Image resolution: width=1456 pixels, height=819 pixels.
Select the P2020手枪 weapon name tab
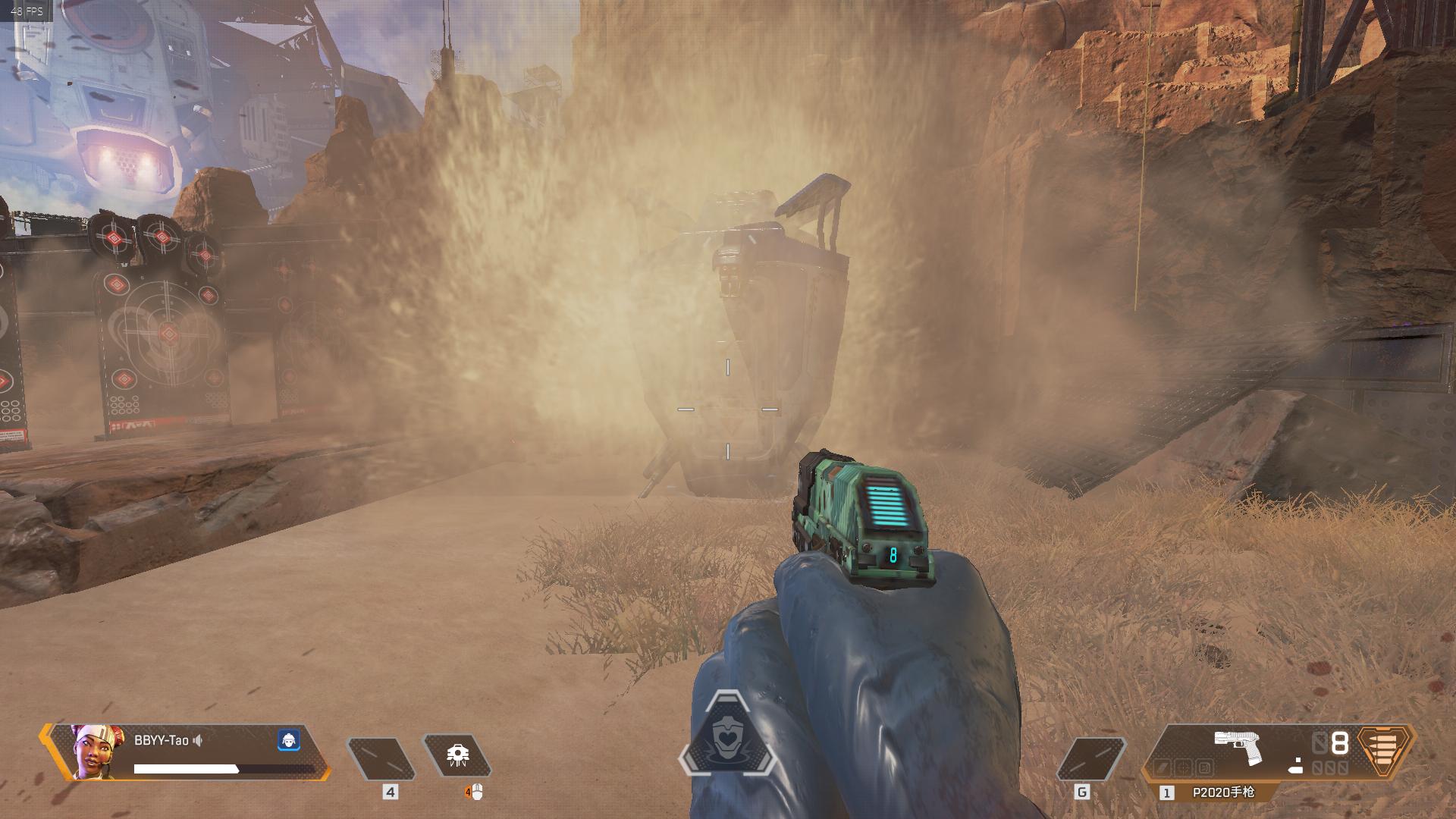tap(1223, 792)
